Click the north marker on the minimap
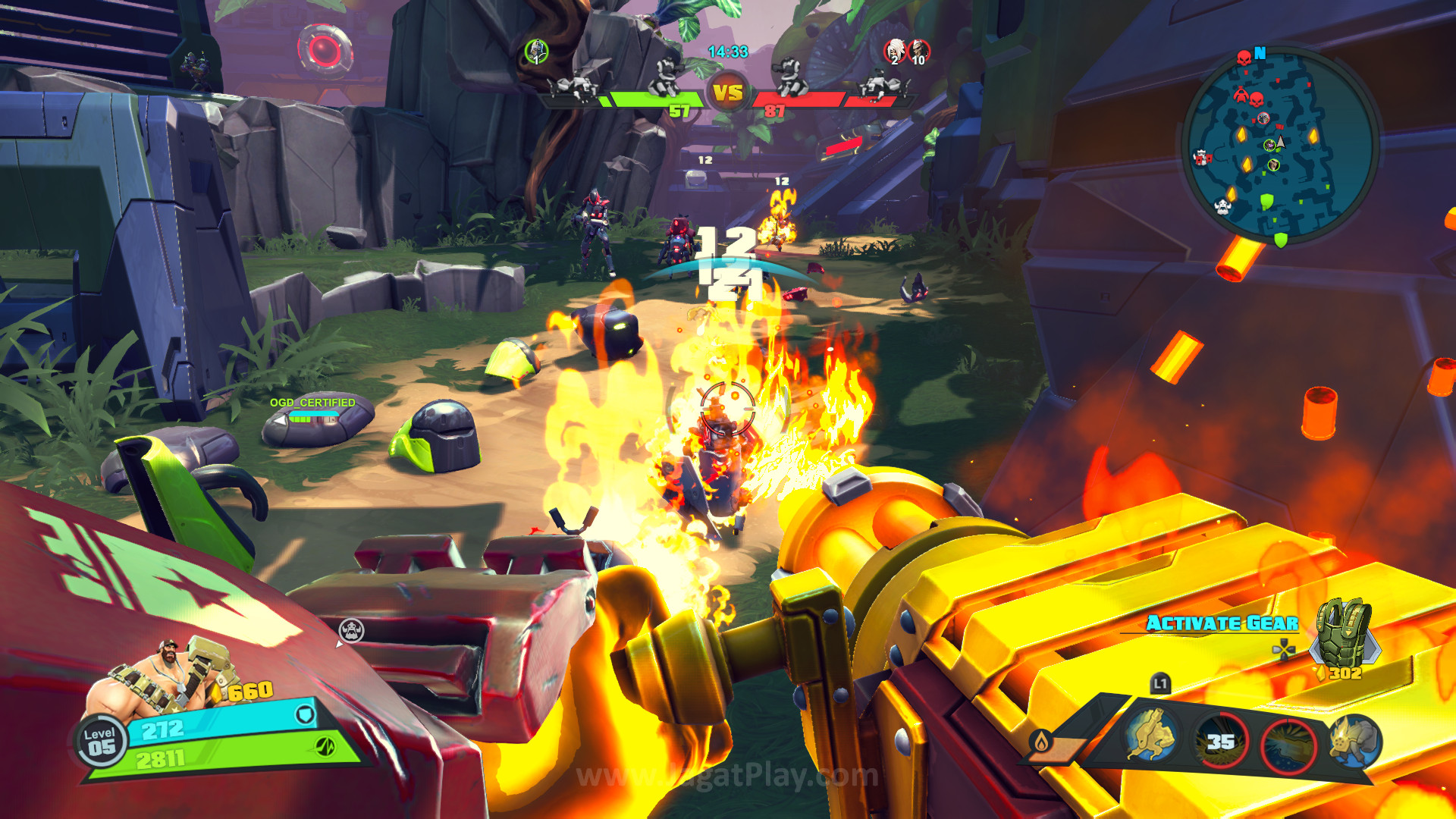This screenshot has width=1456, height=819. [1260, 53]
